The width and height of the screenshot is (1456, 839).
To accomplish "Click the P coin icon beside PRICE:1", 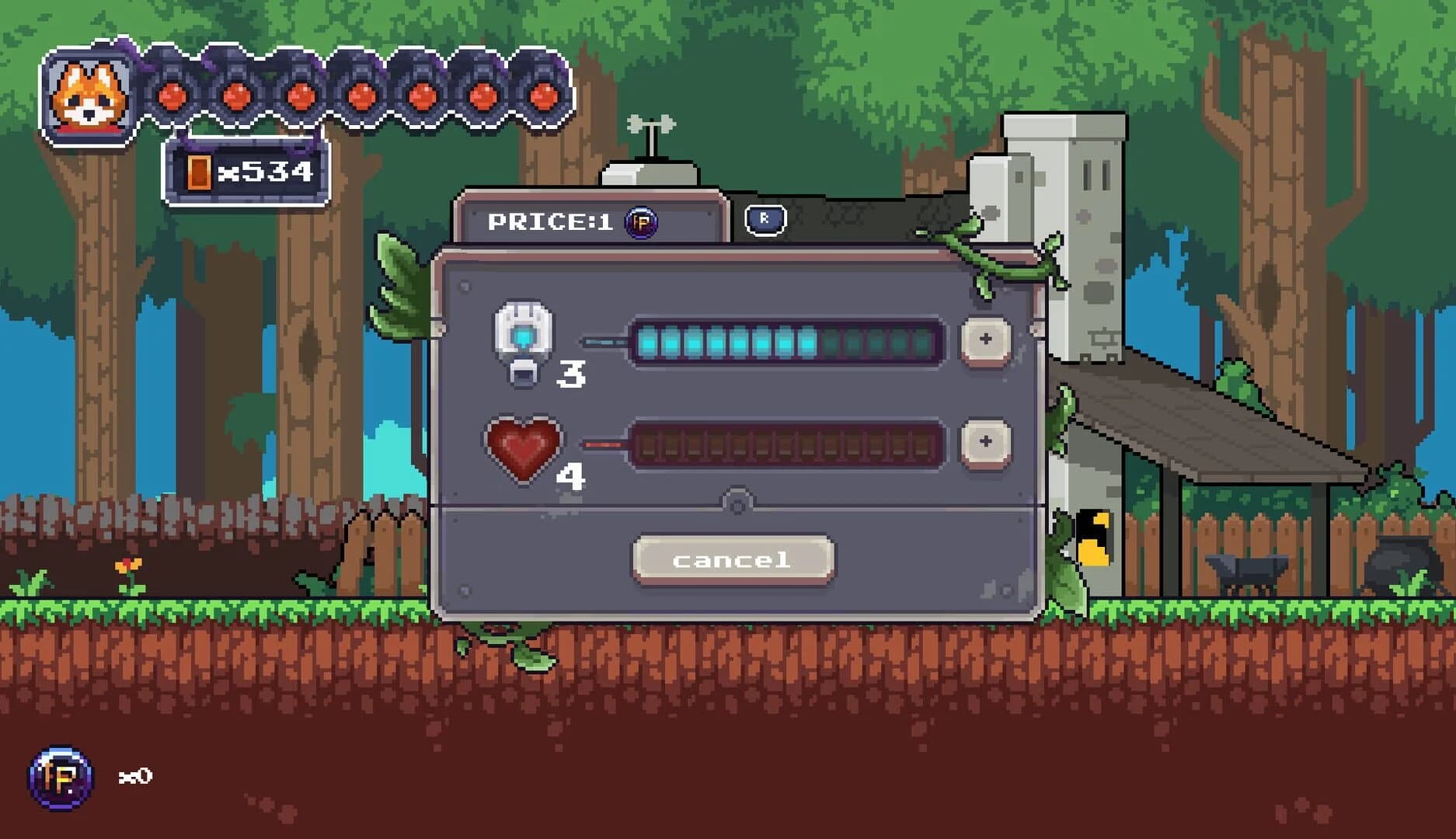I will pyautogui.click(x=642, y=224).
